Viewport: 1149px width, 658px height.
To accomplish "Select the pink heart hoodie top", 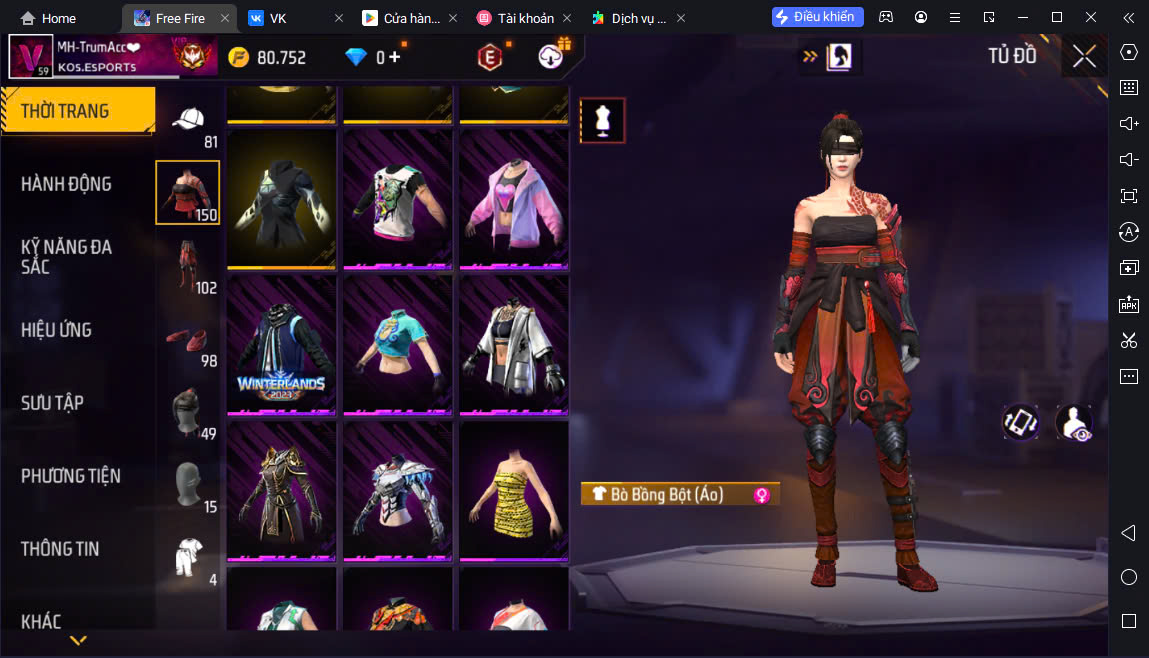I will [x=514, y=199].
